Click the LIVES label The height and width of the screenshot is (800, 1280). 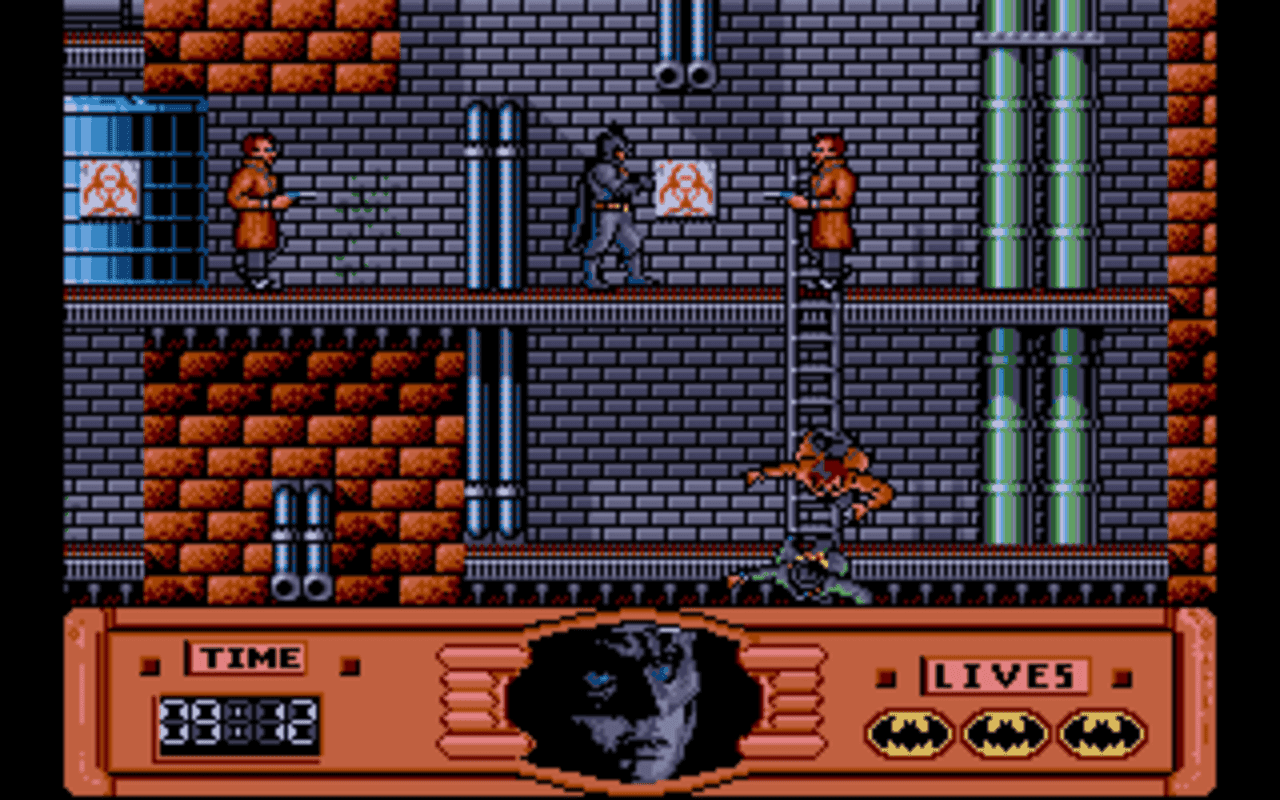click(x=1005, y=675)
